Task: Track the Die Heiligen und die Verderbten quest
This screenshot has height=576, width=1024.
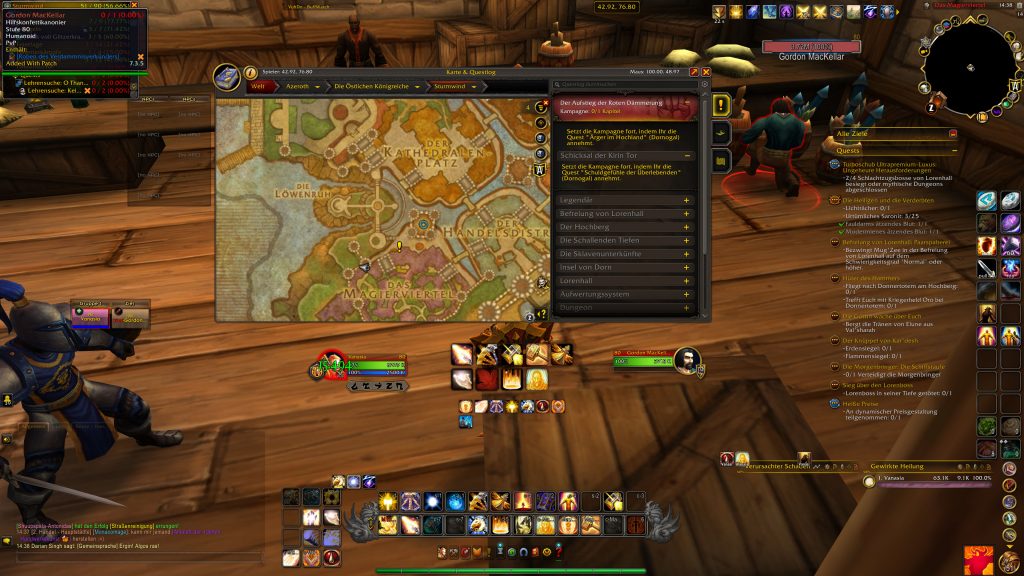Action: [880, 200]
